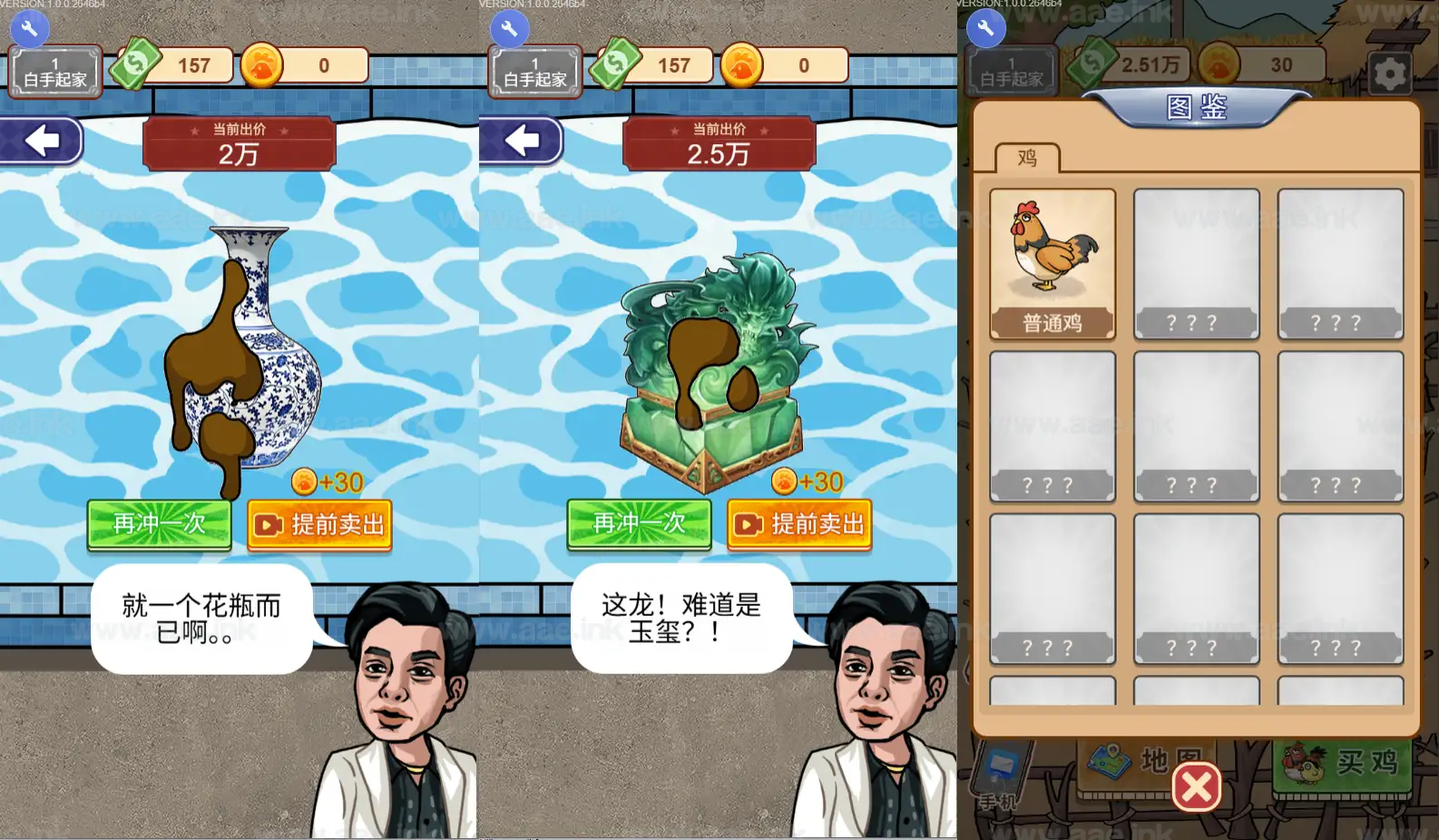This screenshot has height=840, width=1439.
Task: Click the gold coin icon in the top bar
Action: pyautogui.click(x=262, y=64)
